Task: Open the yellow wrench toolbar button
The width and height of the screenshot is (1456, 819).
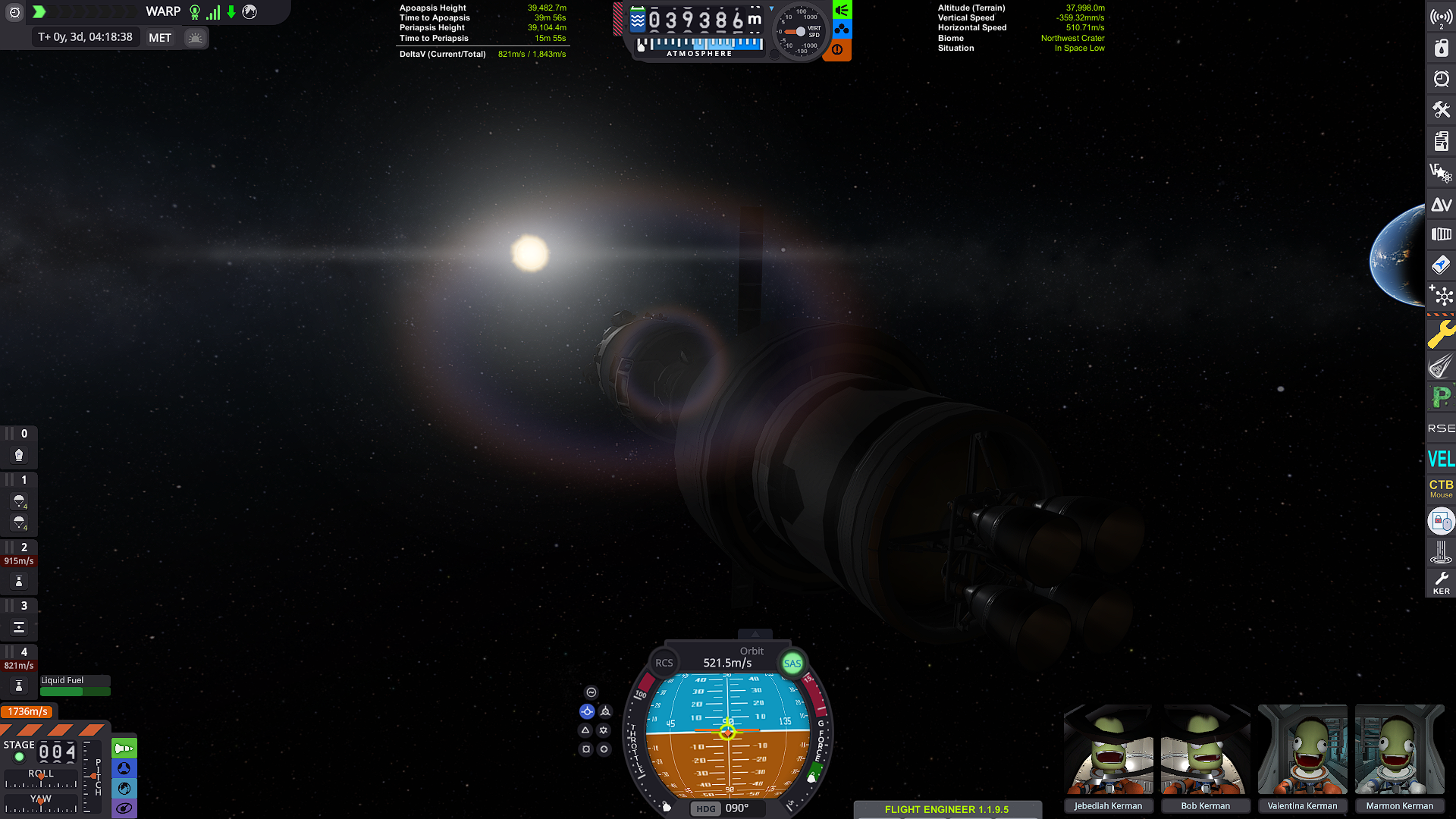Action: tap(1441, 334)
